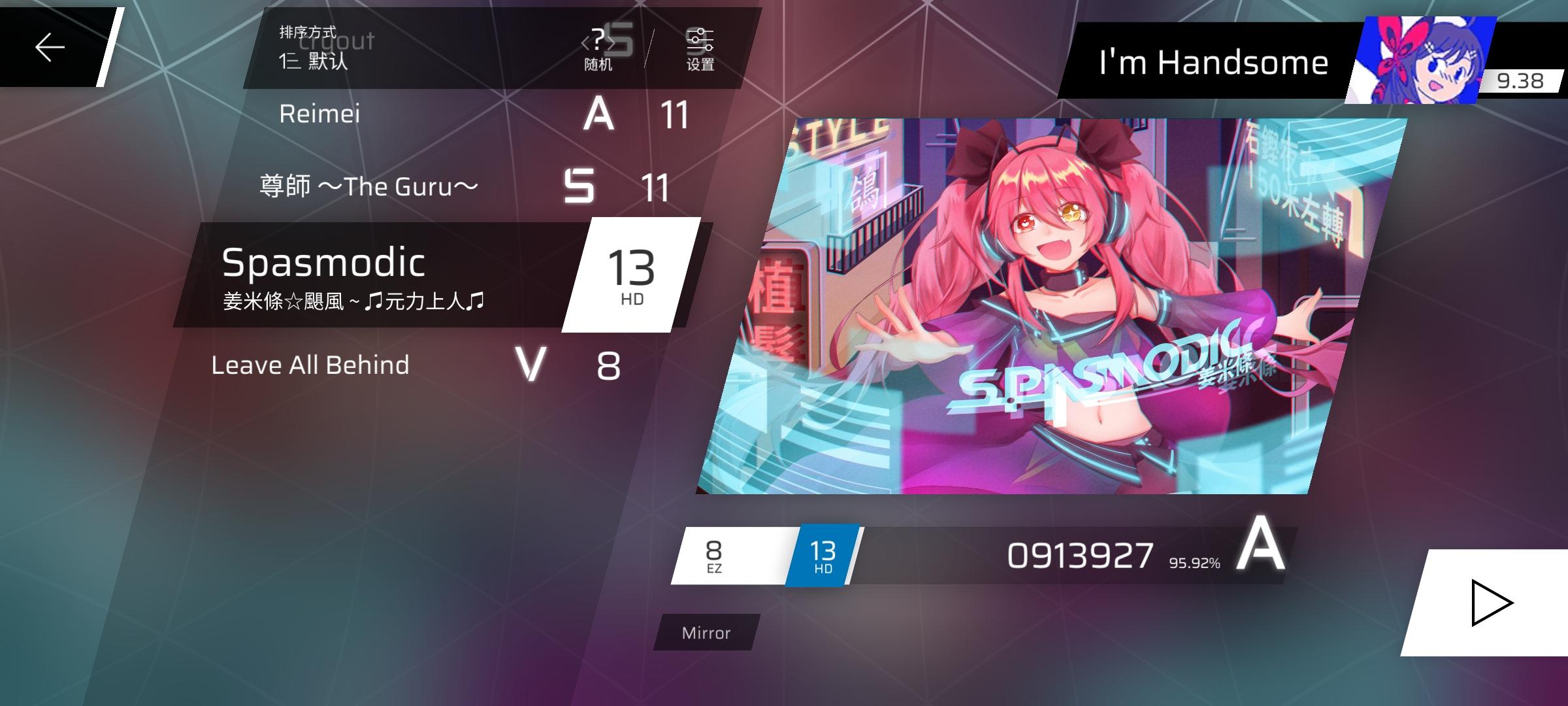Open the 设置 settings icon
Screen dimensions: 1568x706
click(x=700, y=49)
